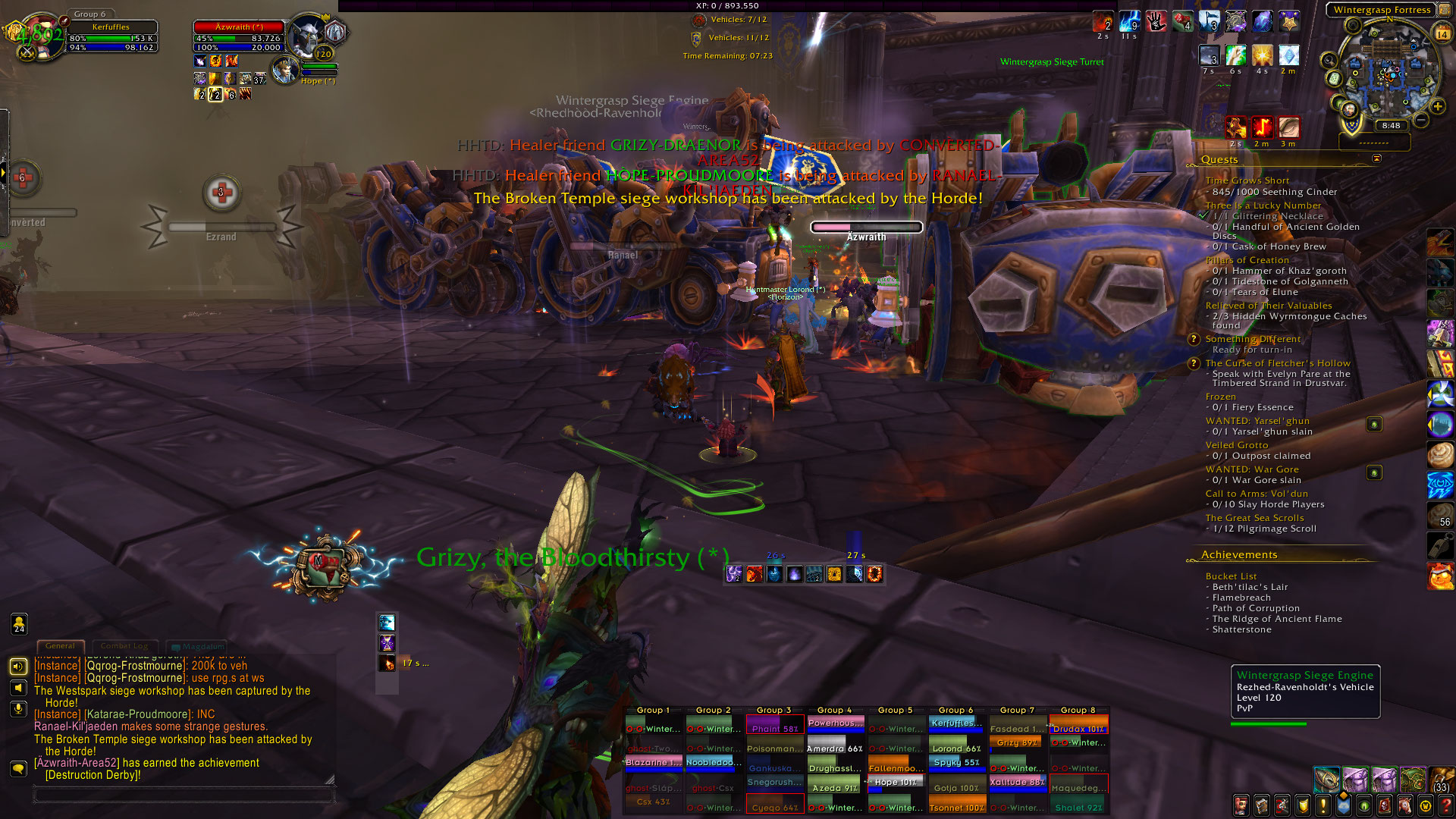Open The Curse of Fletcher's Hollow quest
This screenshot has height=819, width=1456.
(x=1277, y=363)
